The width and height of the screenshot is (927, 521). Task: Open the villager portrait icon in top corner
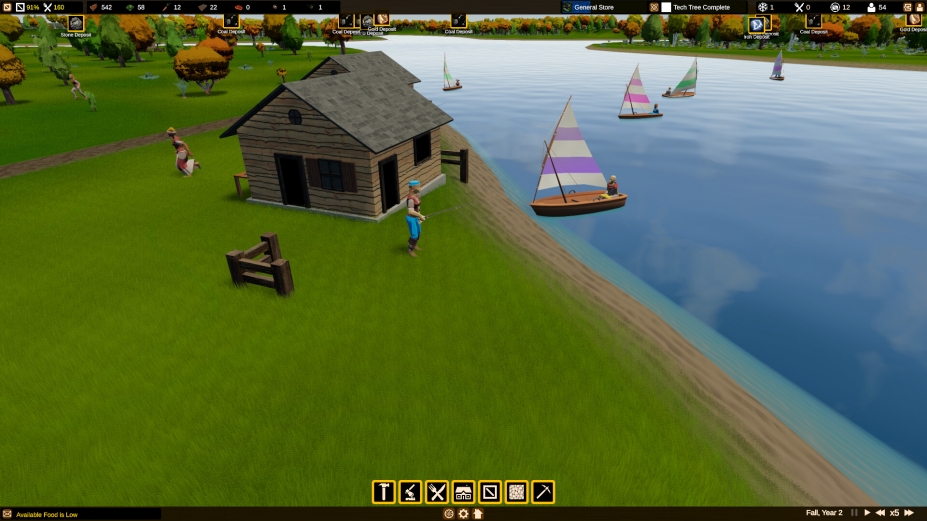pyautogui.click(x=918, y=7)
